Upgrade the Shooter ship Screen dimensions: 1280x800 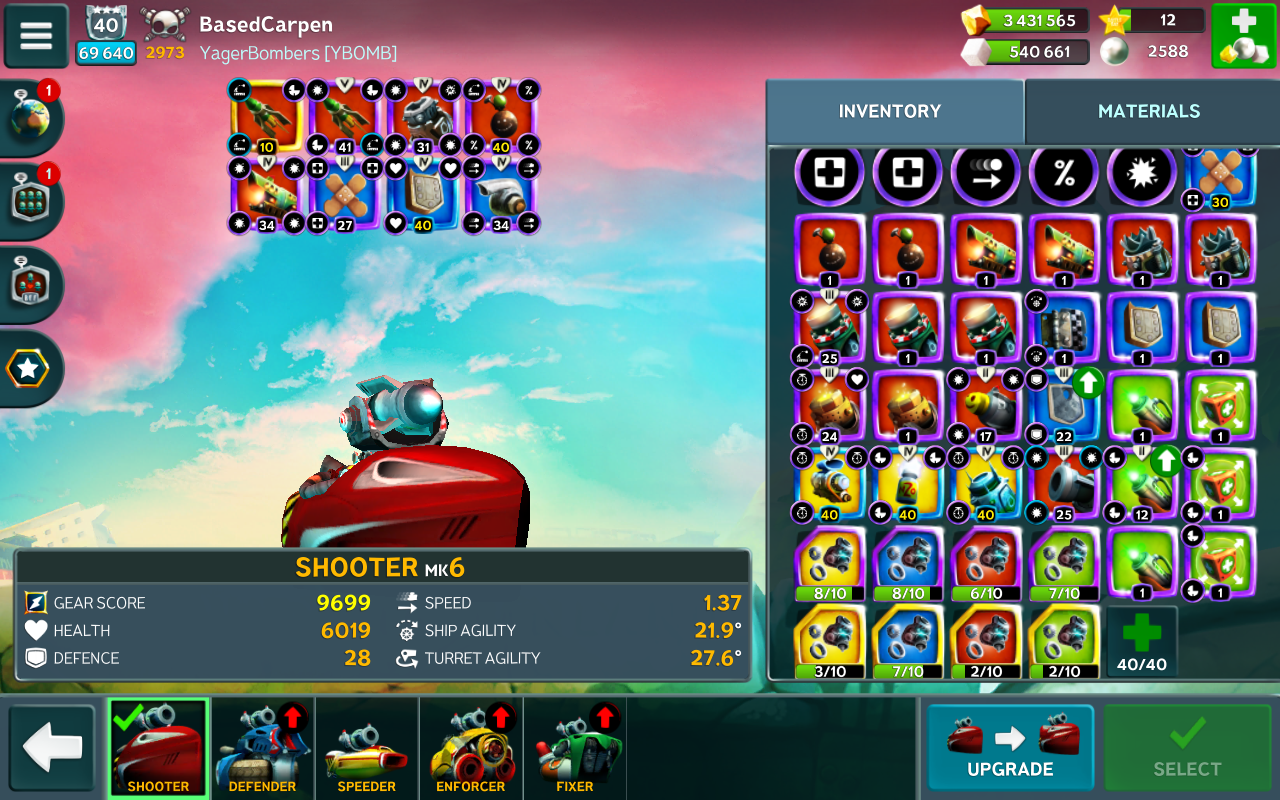coord(1010,747)
